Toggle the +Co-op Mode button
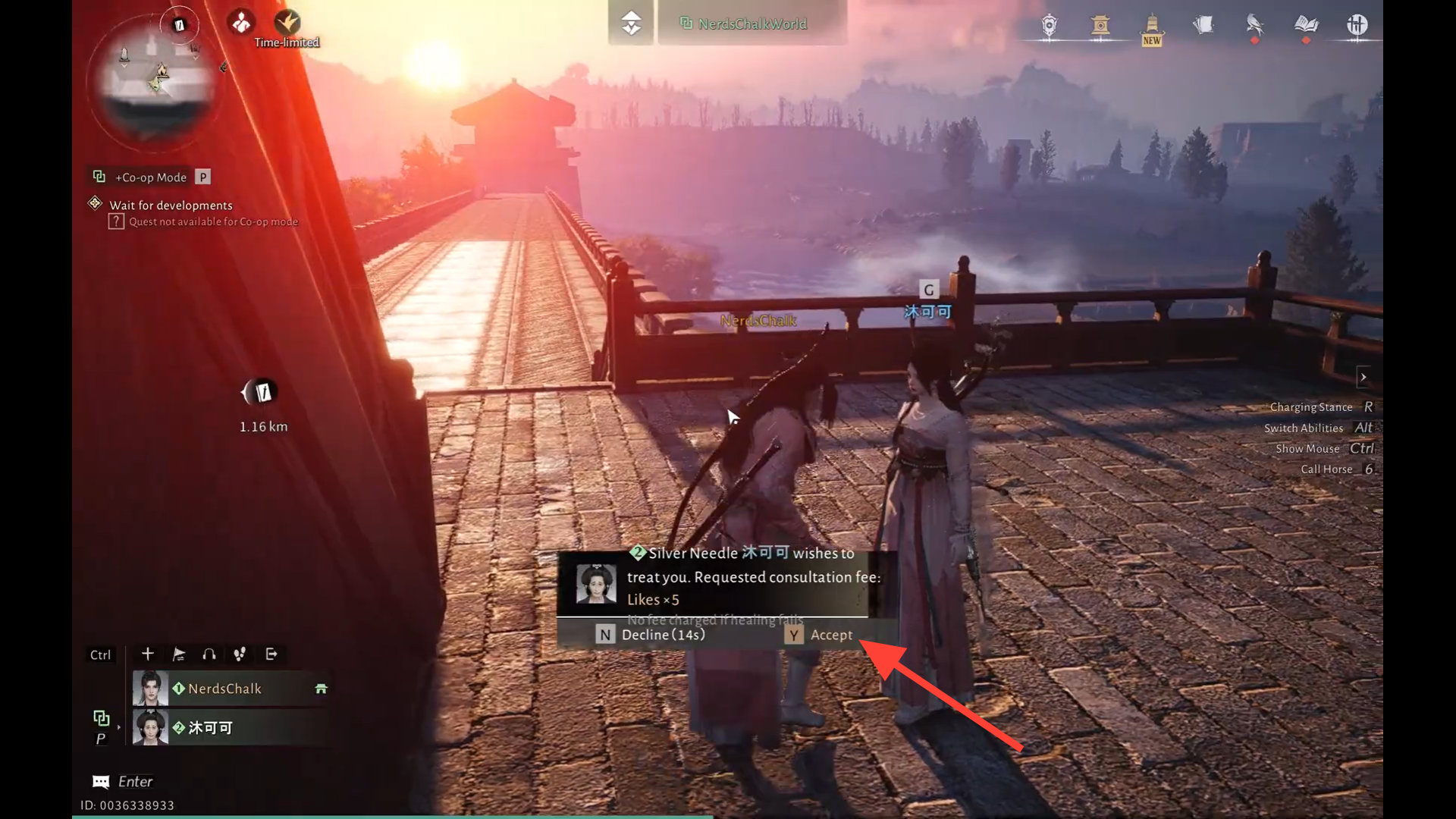 point(150,177)
